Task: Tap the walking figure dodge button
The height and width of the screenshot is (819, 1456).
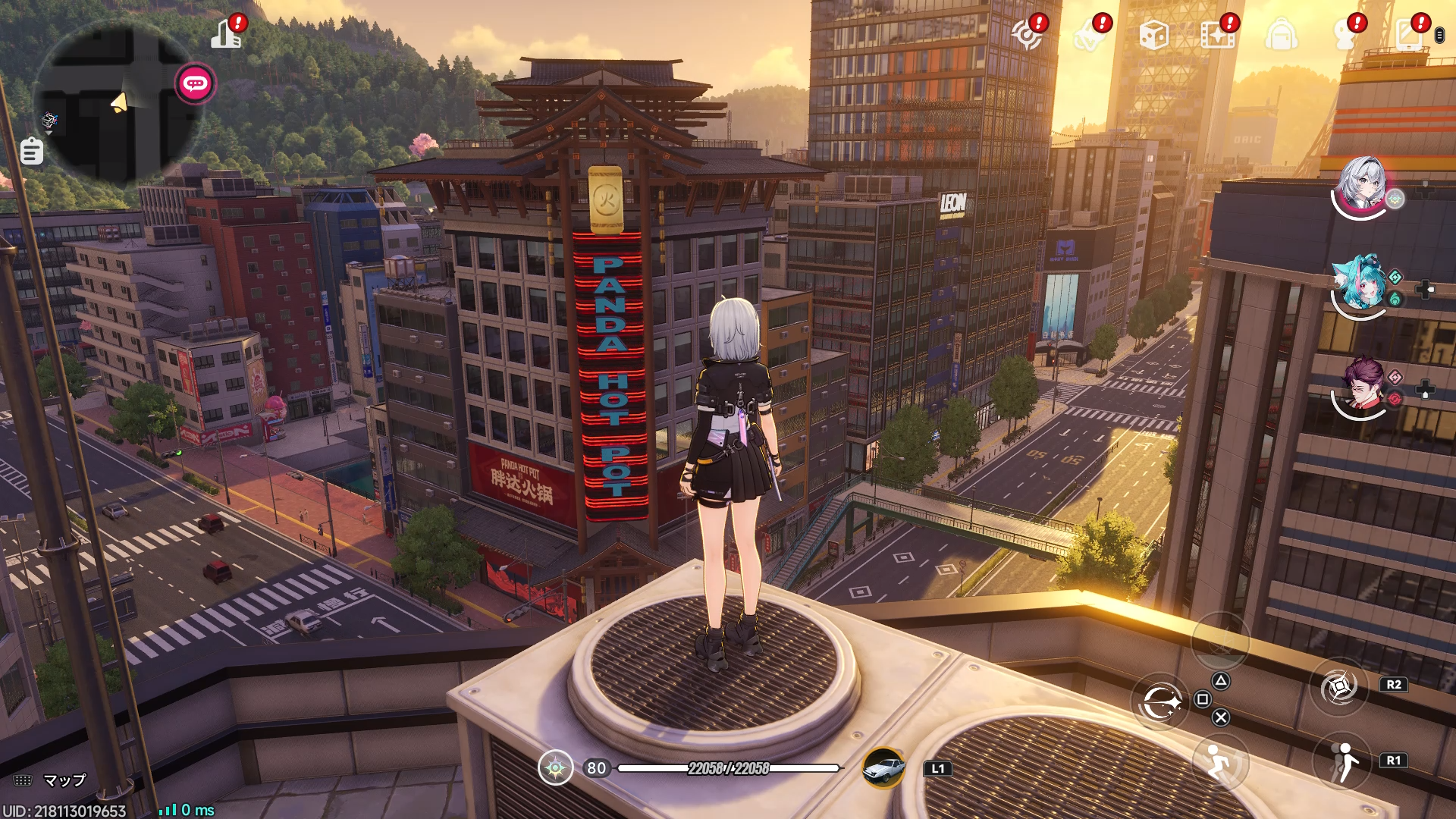Action: 1343,761
